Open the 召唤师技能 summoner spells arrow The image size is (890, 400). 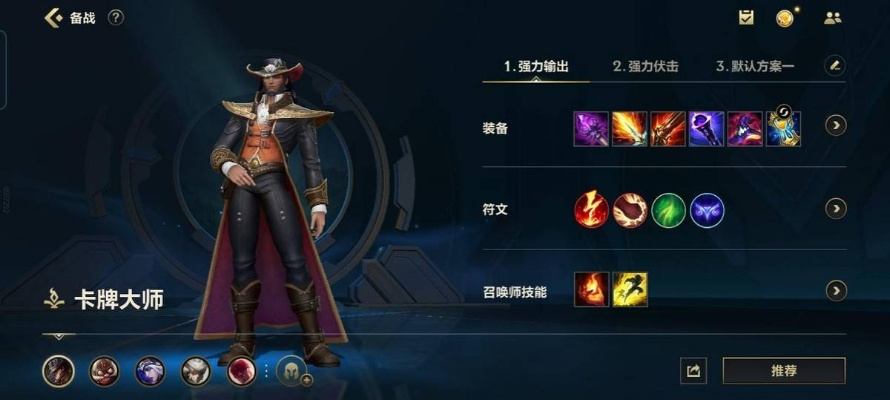pyautogui.click(x=835, y=291)
